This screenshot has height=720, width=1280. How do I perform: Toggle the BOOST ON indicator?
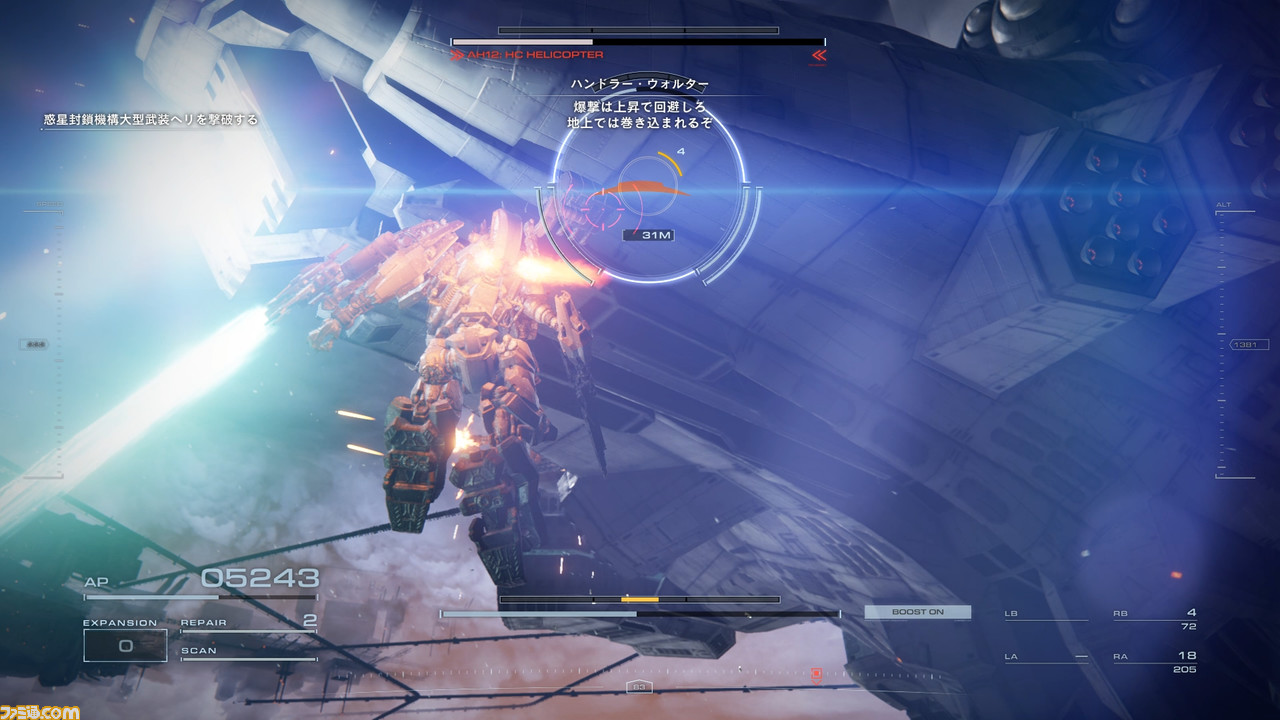(x=917, y=612)
